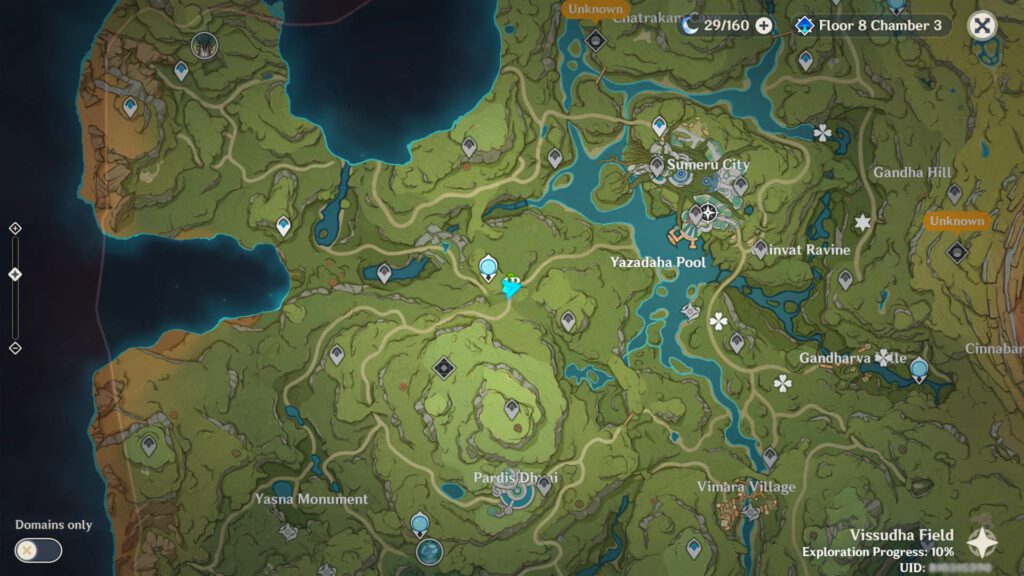Zoom out using the map slider minus
Screen dimensions: 1024x576
[15, 348]
